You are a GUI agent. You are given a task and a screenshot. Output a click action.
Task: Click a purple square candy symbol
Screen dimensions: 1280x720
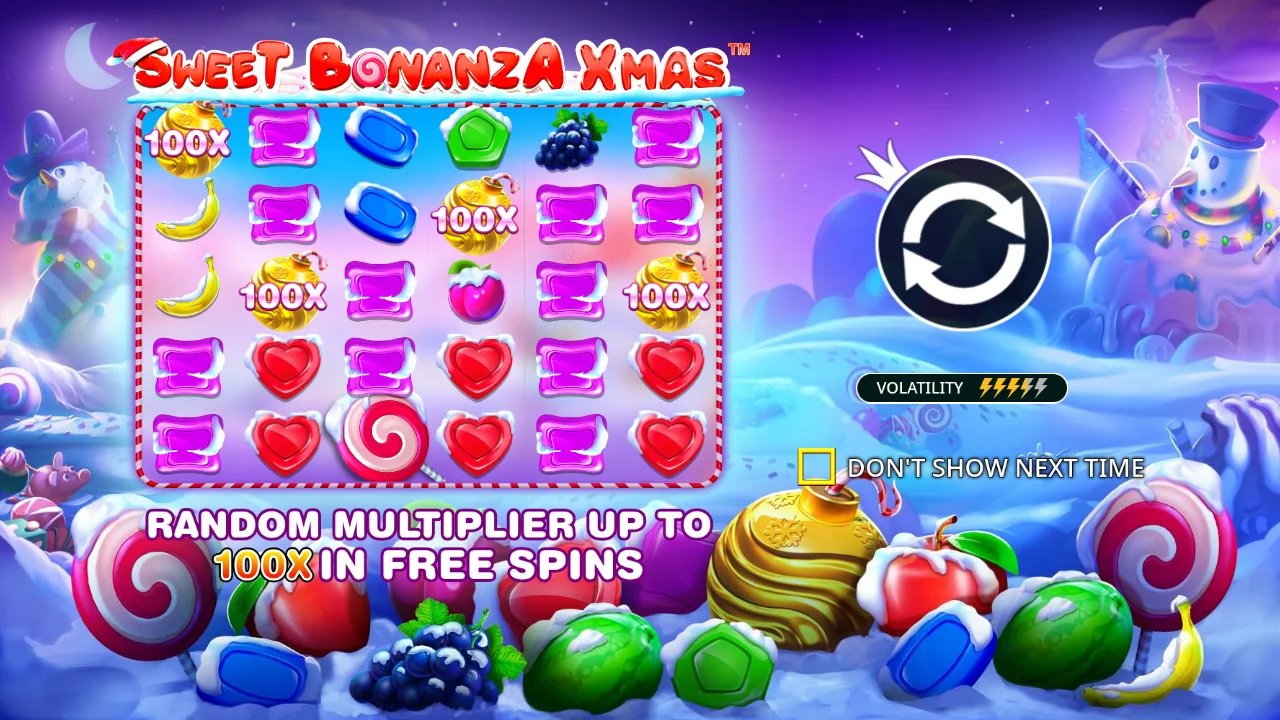pos(285,137)
